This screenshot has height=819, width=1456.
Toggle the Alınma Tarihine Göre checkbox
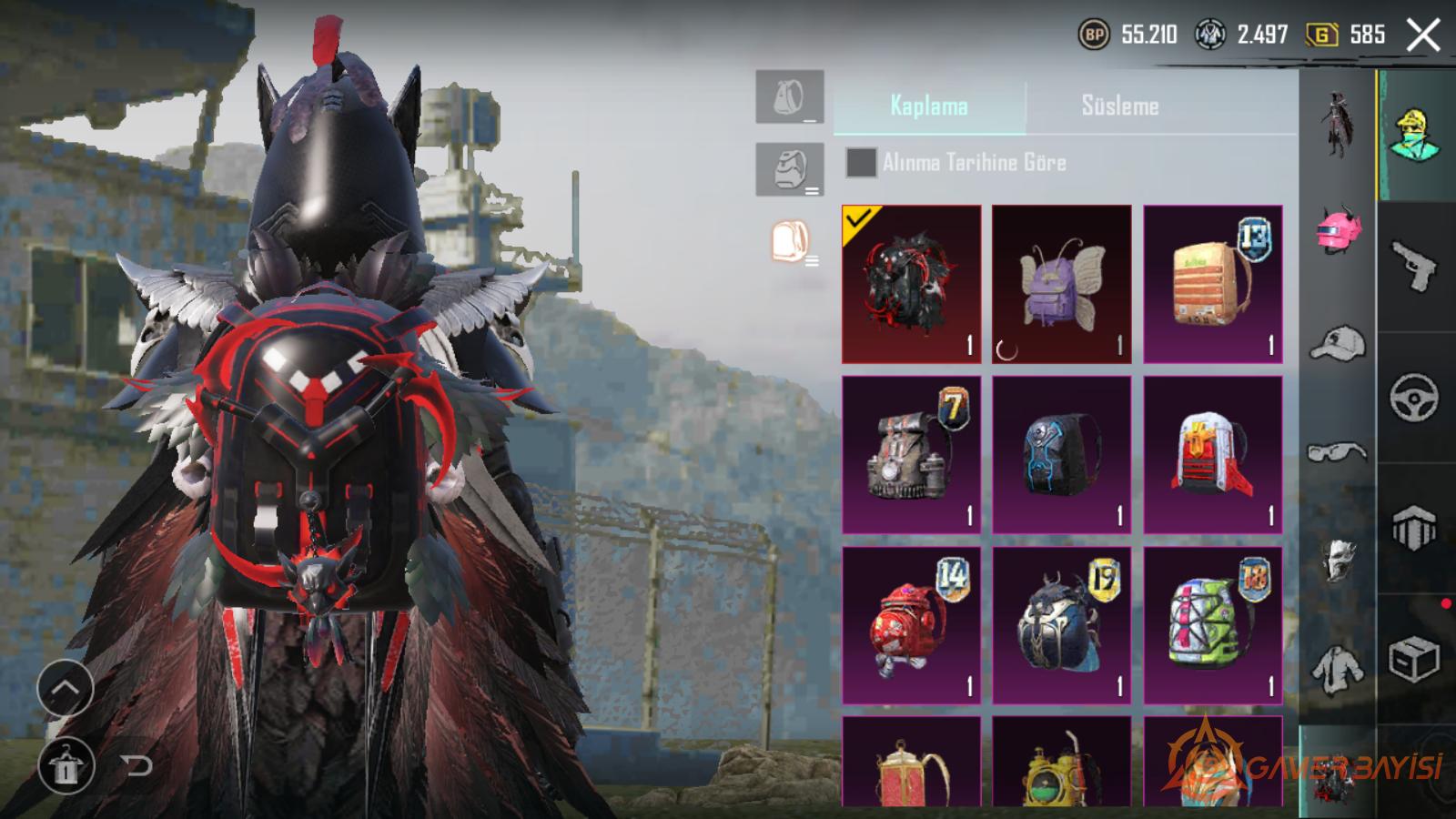coord(861,163)
